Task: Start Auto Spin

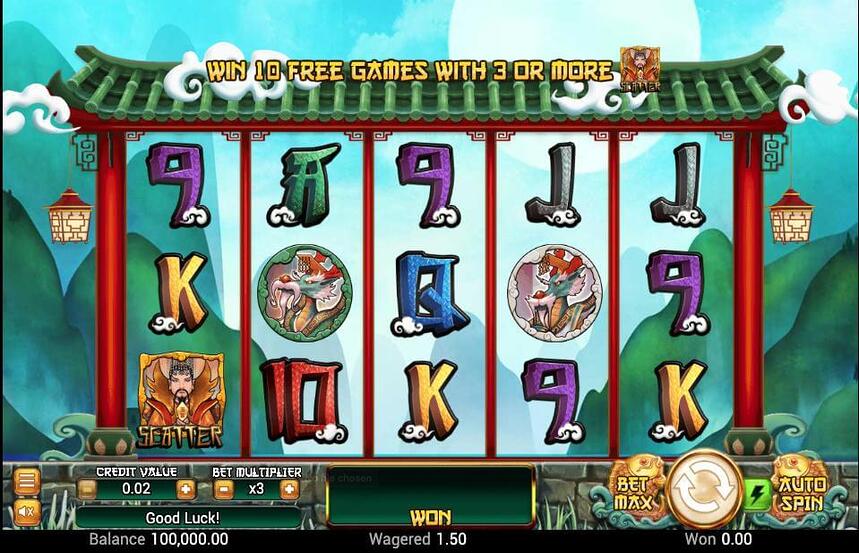Action: [x=802, y=489]
